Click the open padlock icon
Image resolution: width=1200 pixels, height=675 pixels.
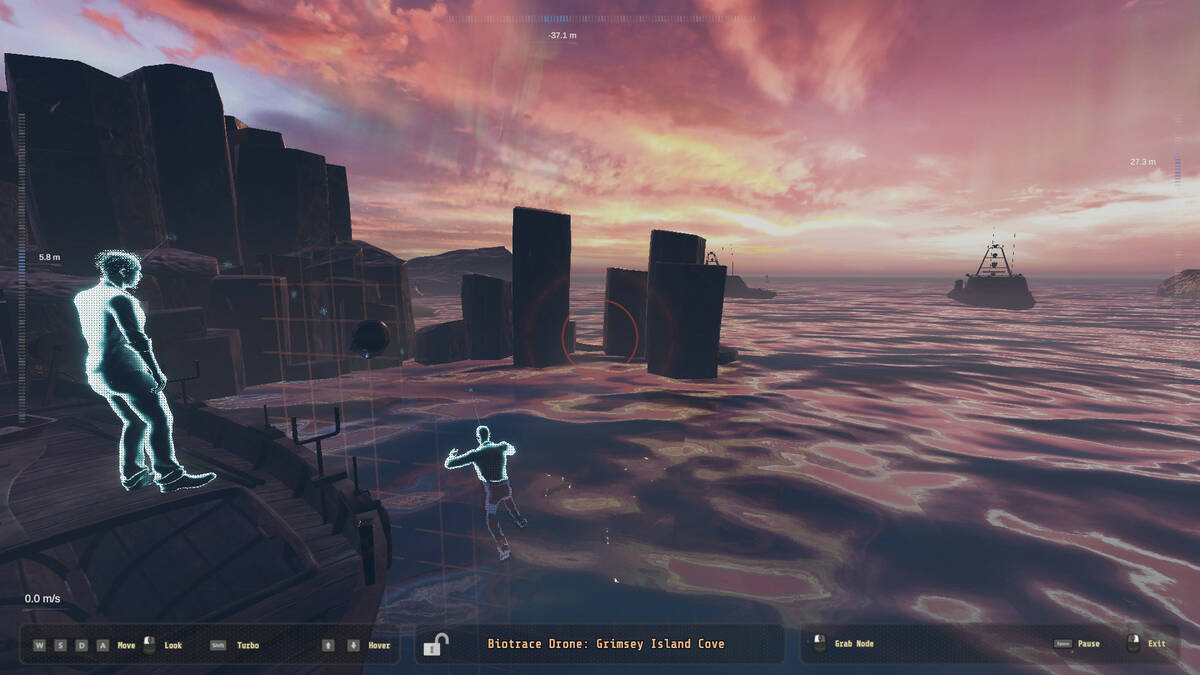click(435, 645)
